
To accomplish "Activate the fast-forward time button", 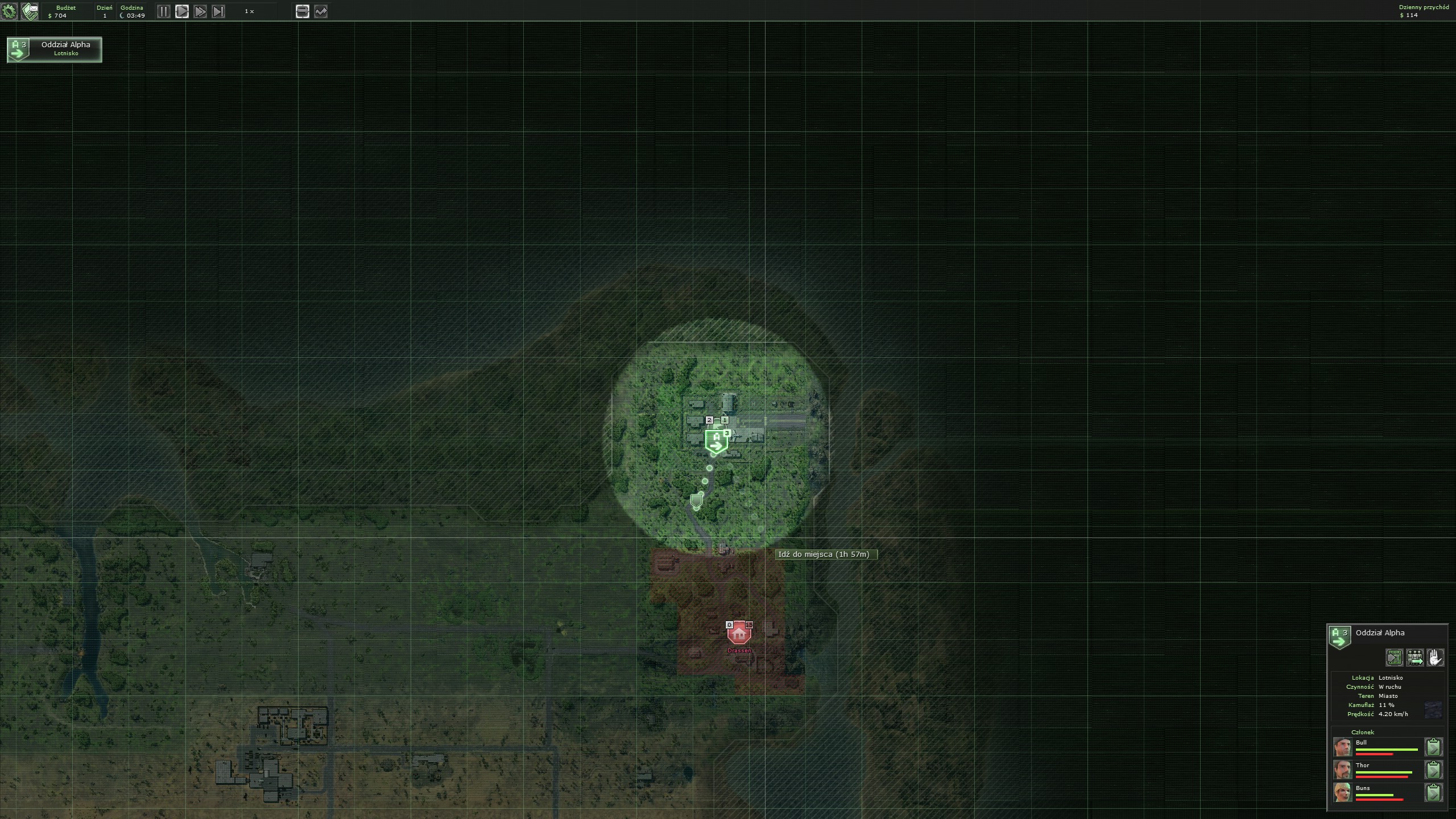I will (x=200, y=11).
